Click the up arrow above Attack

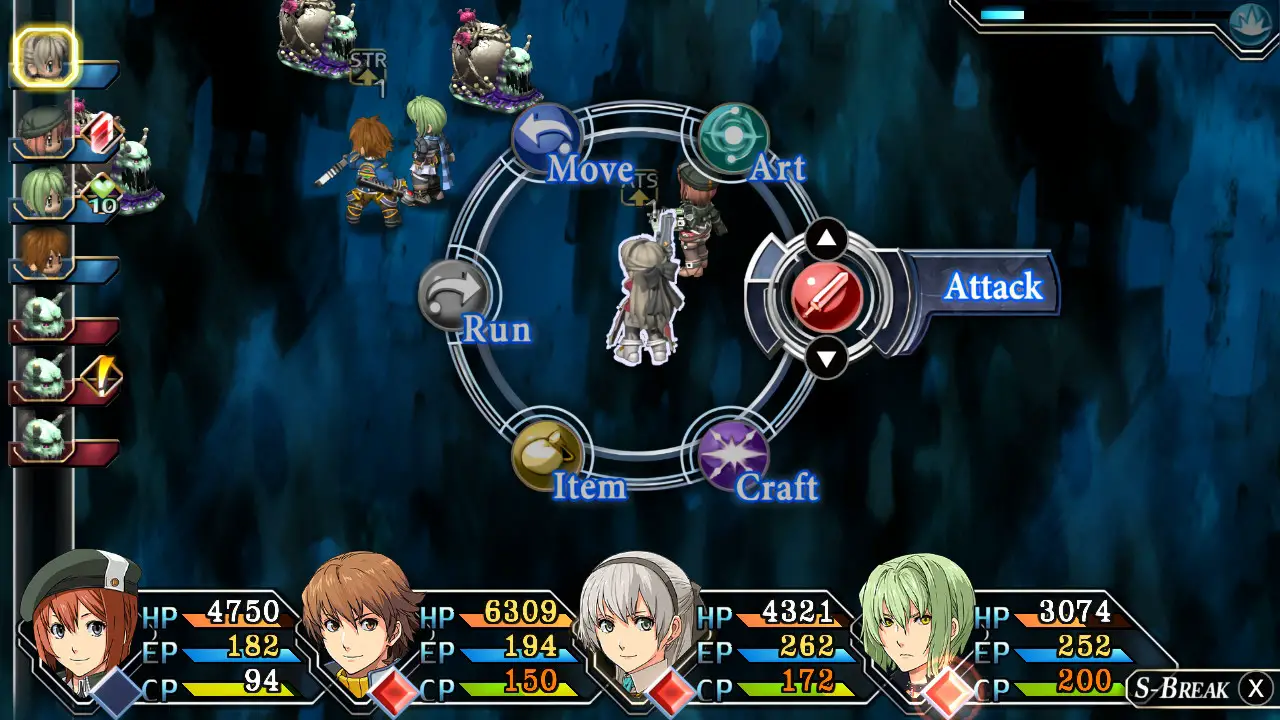pos(826,238)
